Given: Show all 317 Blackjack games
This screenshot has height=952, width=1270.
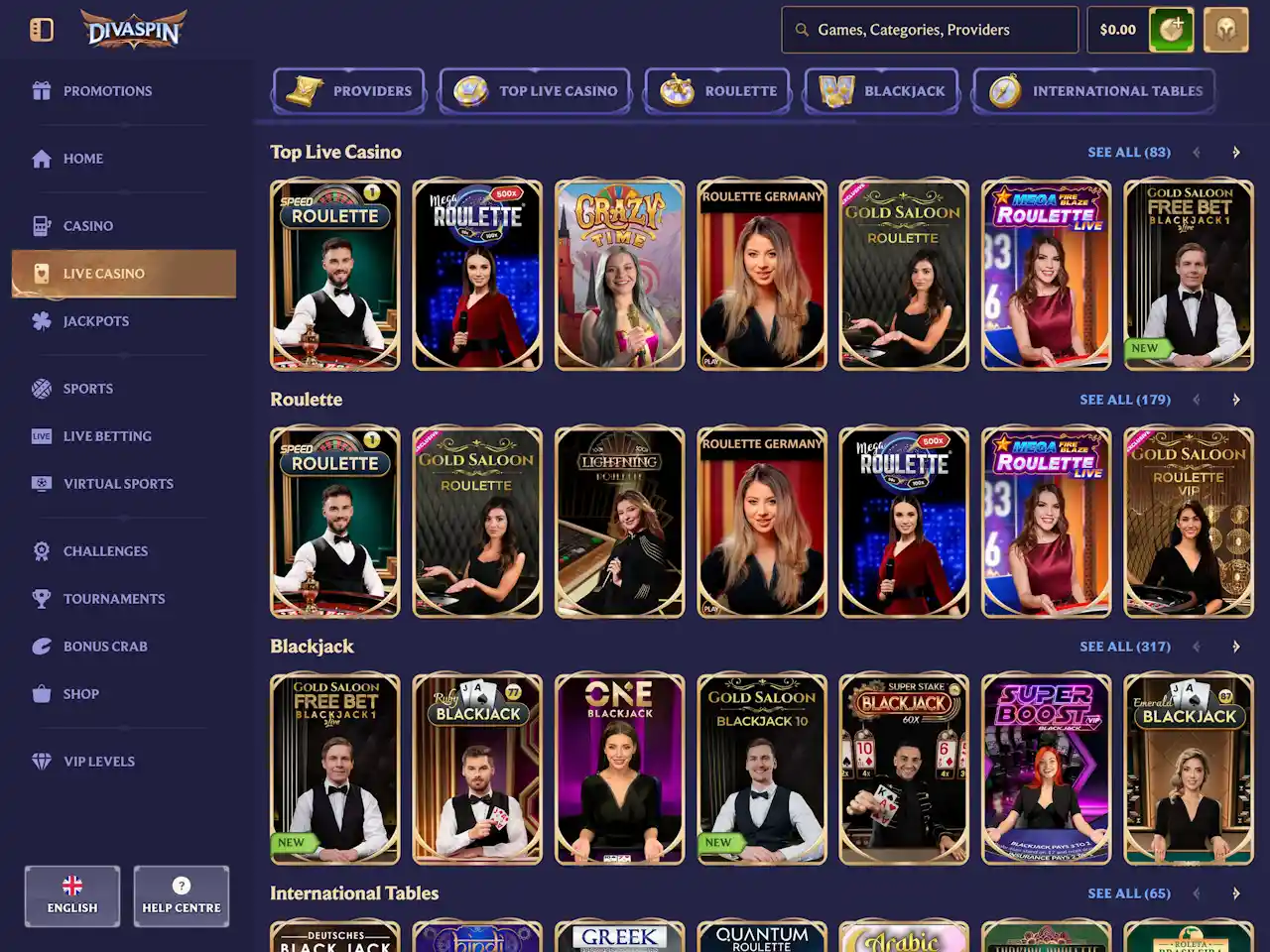Looking at the screenshot, I should [1124, 647].
